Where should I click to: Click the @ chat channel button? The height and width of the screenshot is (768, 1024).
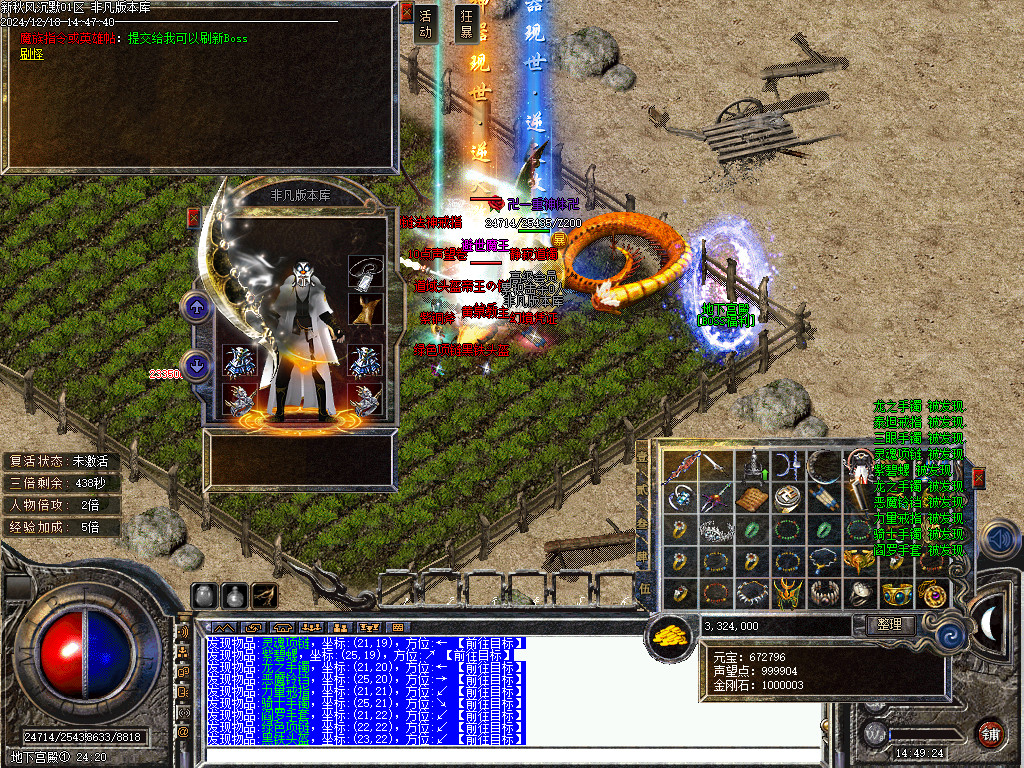tap(183, 731)
